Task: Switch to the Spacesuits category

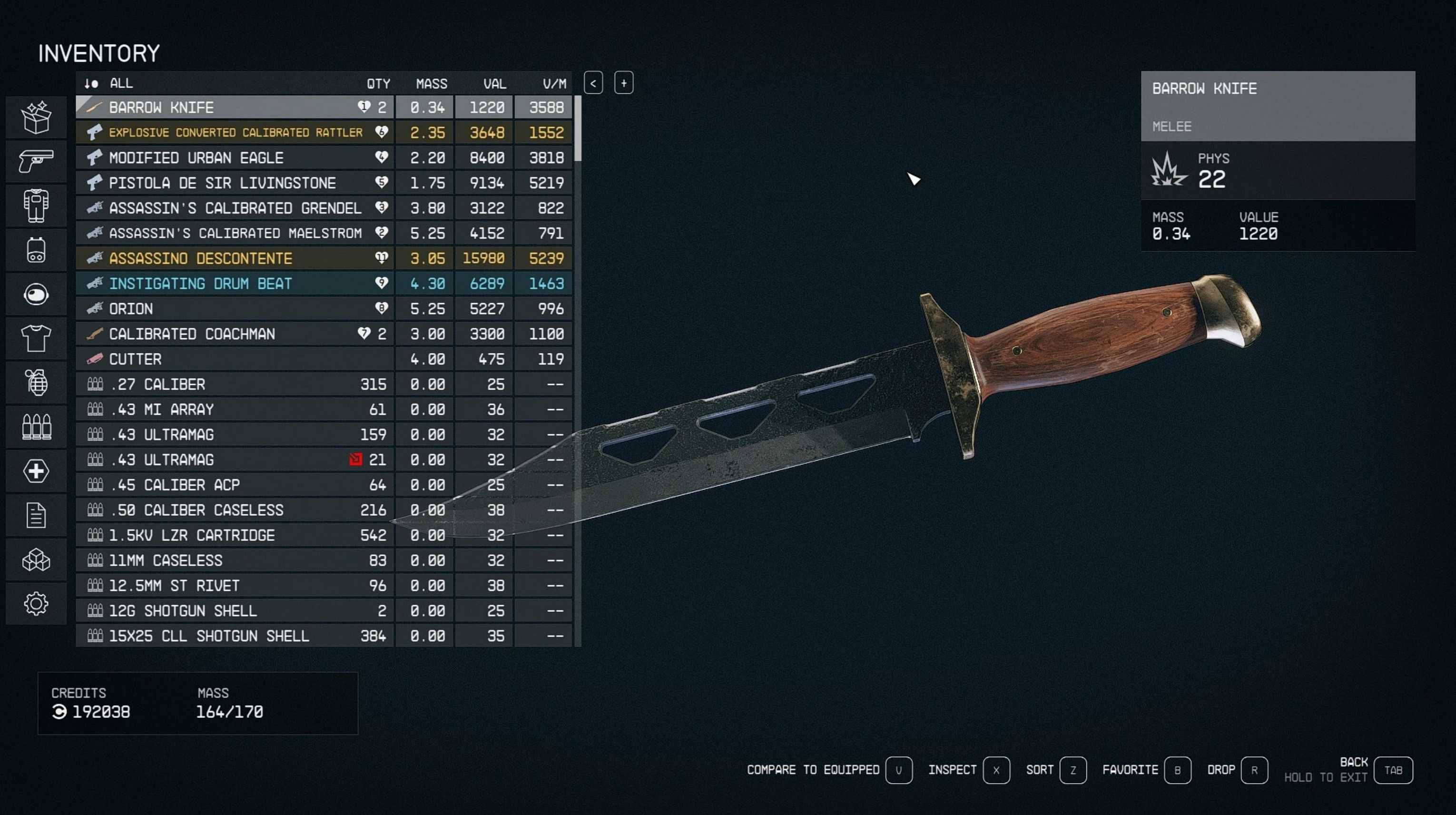Action: (36, 206)
